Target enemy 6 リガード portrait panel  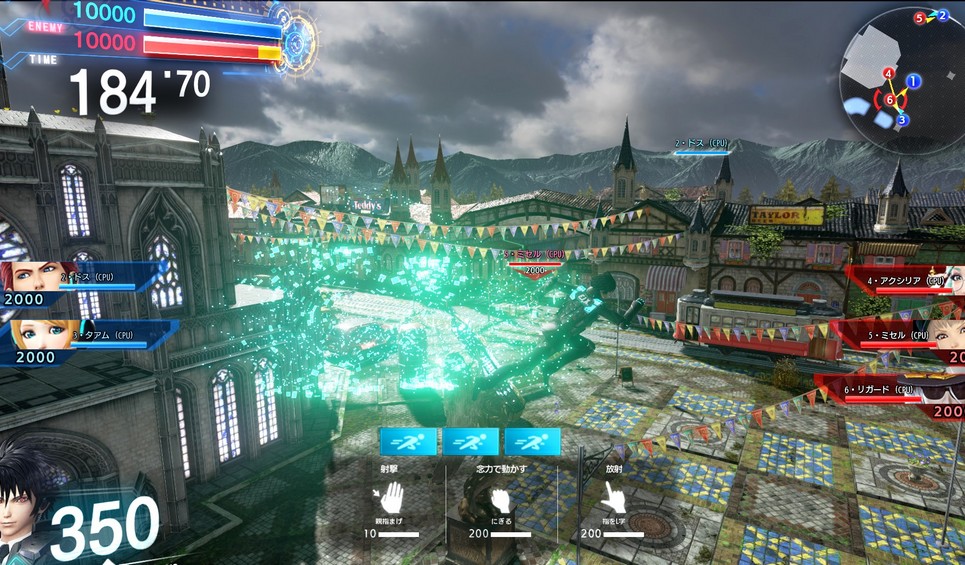(x=946, y=393)
